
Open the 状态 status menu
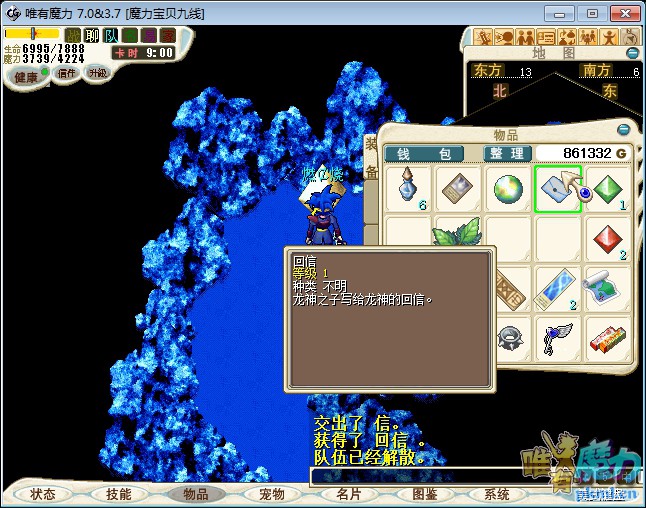tap(43, 494)
